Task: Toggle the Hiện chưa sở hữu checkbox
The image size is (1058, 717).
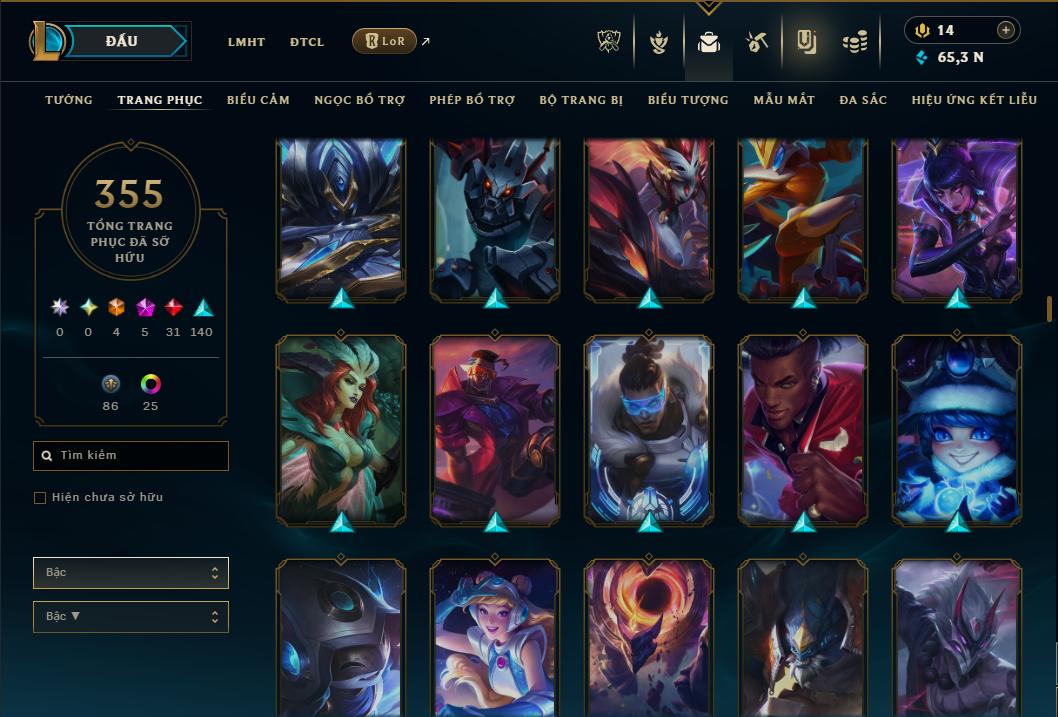Action: coord(40,498)
